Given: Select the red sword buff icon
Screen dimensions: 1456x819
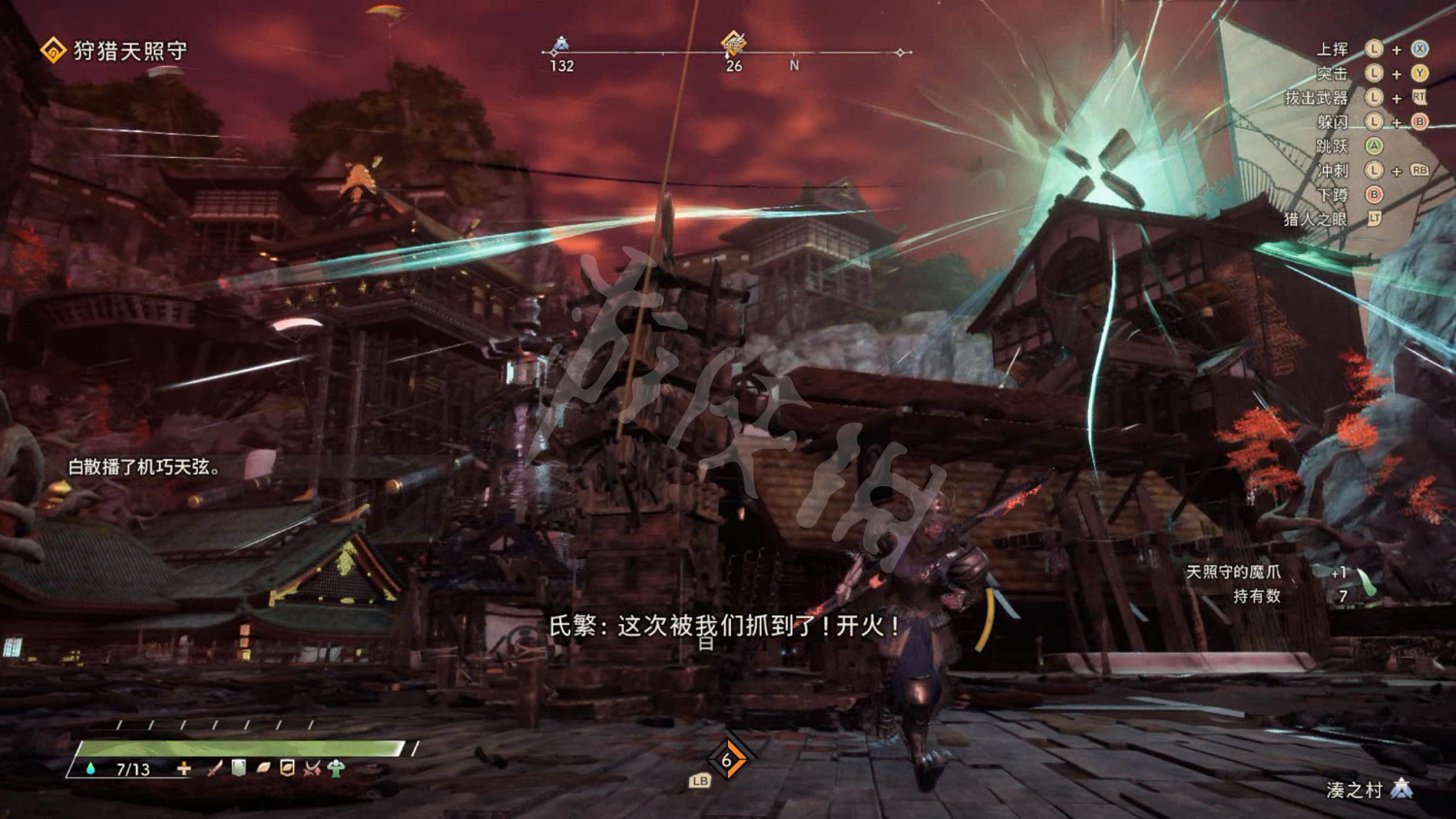Looking at the screenshot, I should pos(215,769).
